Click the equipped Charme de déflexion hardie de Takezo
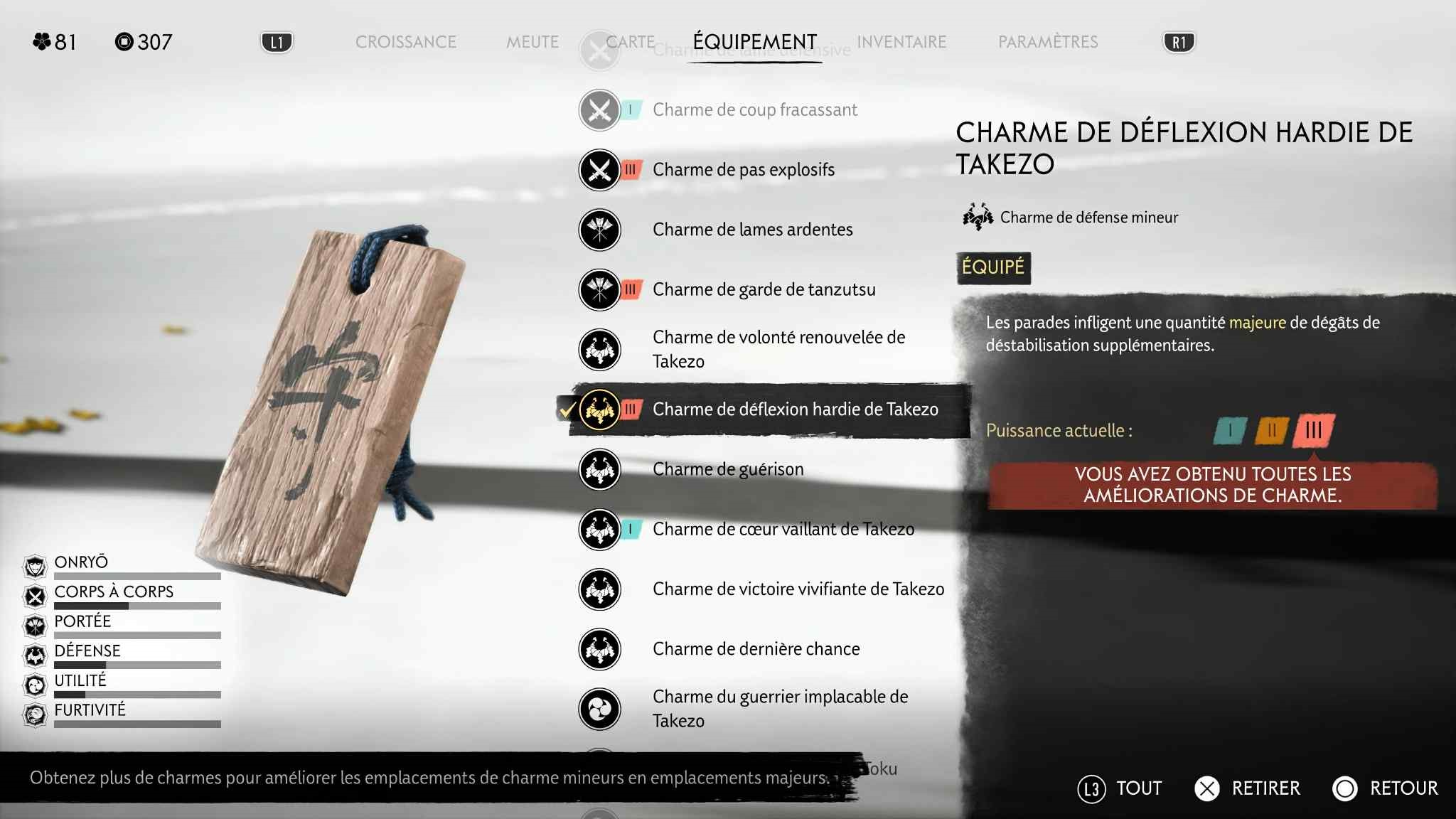This screenshot has height=819, width=1456. [x=795, y=409]
